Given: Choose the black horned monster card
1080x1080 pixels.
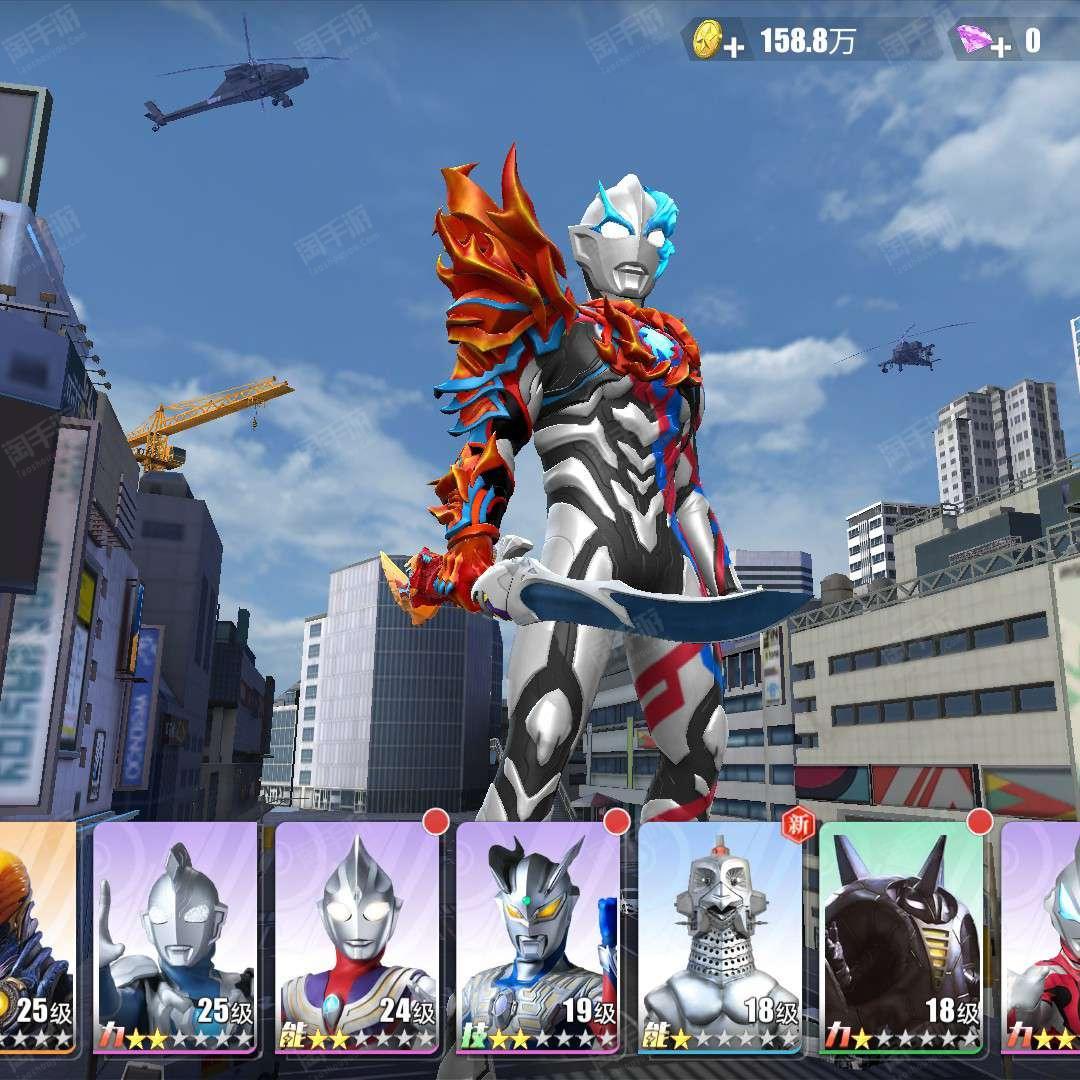Looking at the screenshot, I should [x=901, y=937].
